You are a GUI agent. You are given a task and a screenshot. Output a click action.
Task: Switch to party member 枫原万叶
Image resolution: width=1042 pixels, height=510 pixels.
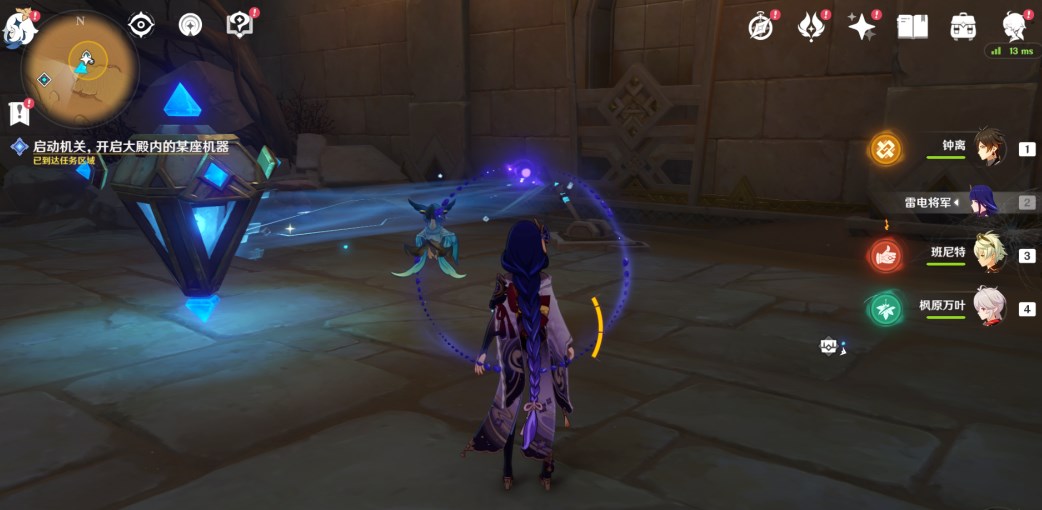click(988, 308)
